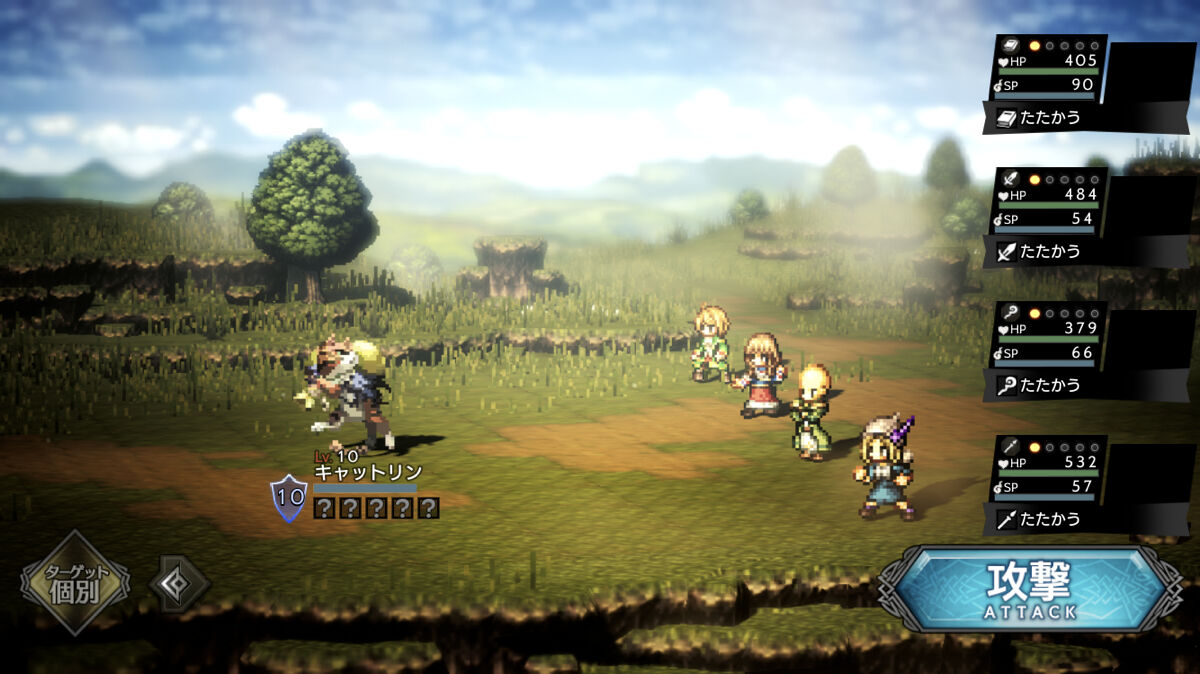1200x674 pixels.
Task: Toggle the ターゲット 個別 targeting mode
Action: tap(74, 584)
